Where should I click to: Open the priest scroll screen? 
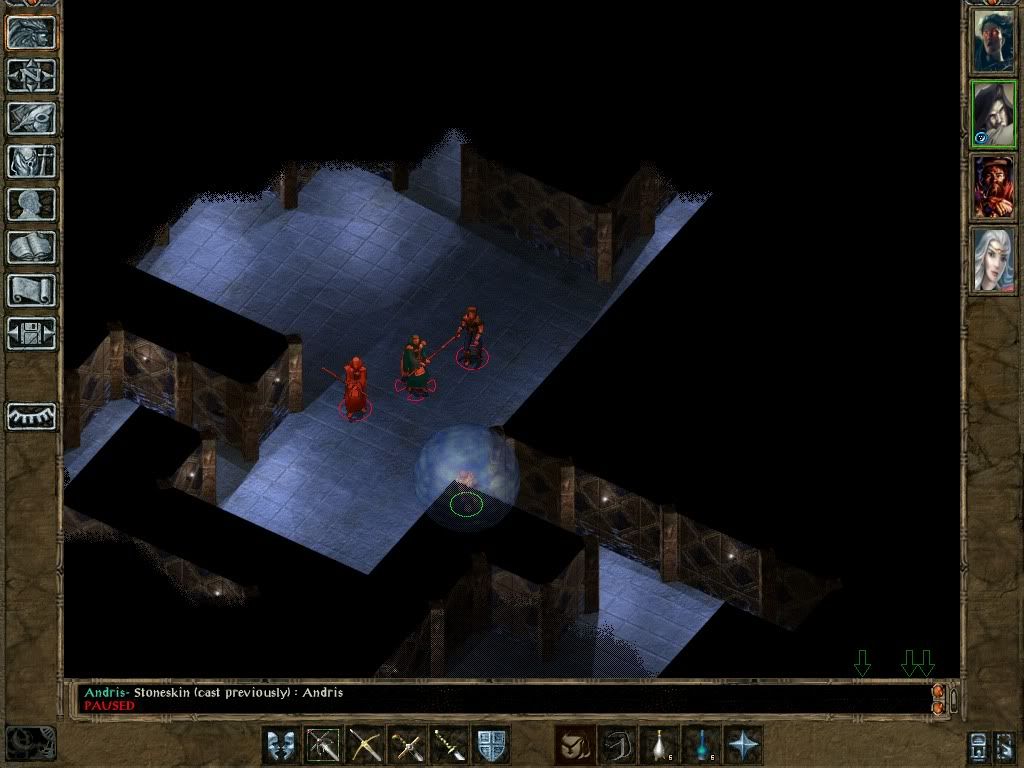pos(32,290)
